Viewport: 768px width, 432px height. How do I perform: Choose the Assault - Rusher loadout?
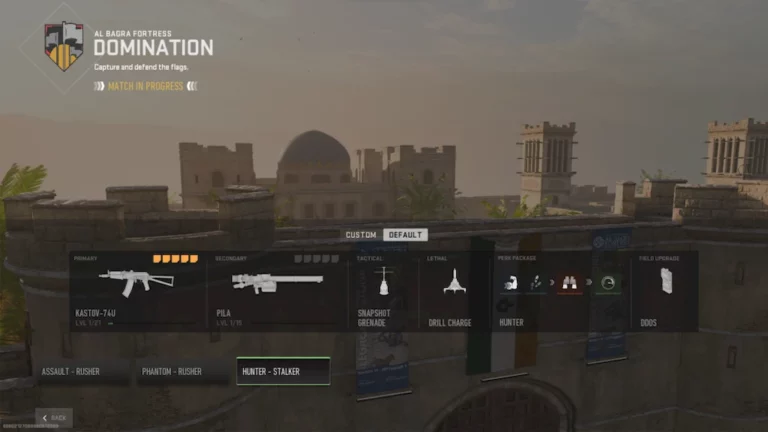coord(82,372)
